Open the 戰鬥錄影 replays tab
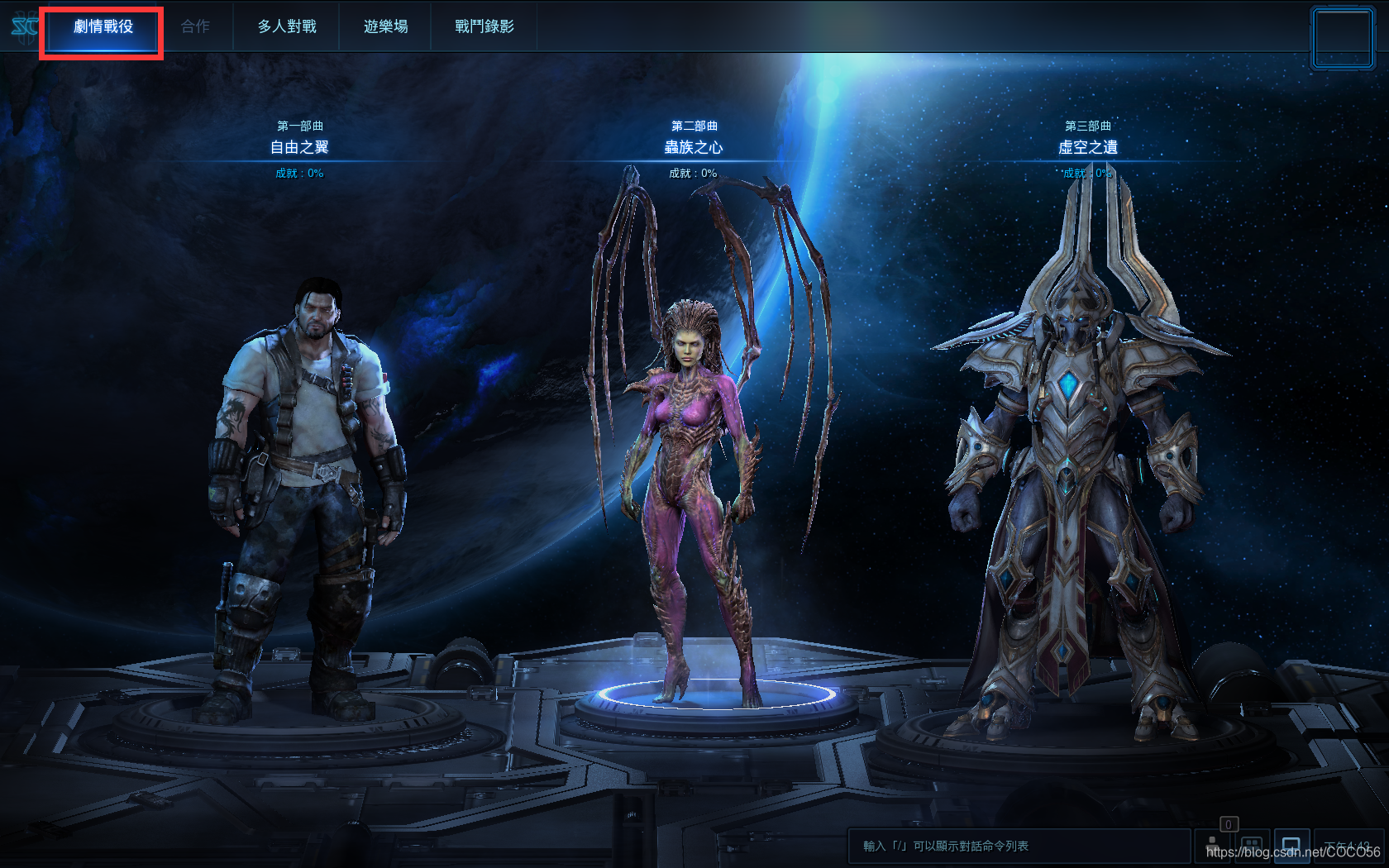 [484, 26]
